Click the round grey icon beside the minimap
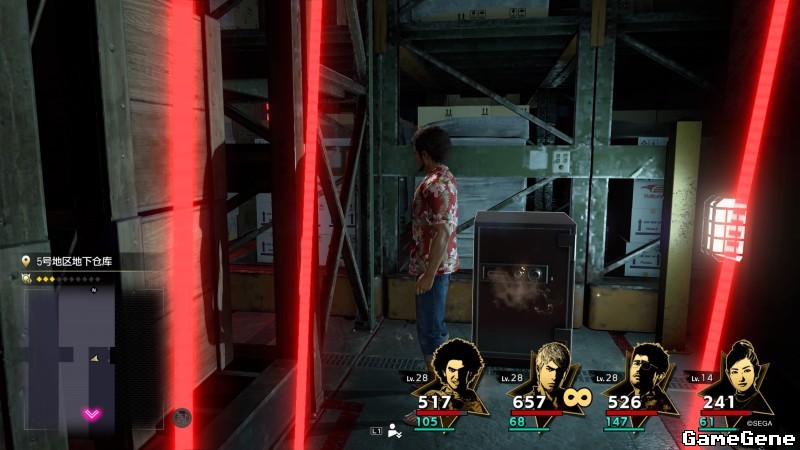The height and width of the screenshot is (450, 800). (x=182, y=417)
